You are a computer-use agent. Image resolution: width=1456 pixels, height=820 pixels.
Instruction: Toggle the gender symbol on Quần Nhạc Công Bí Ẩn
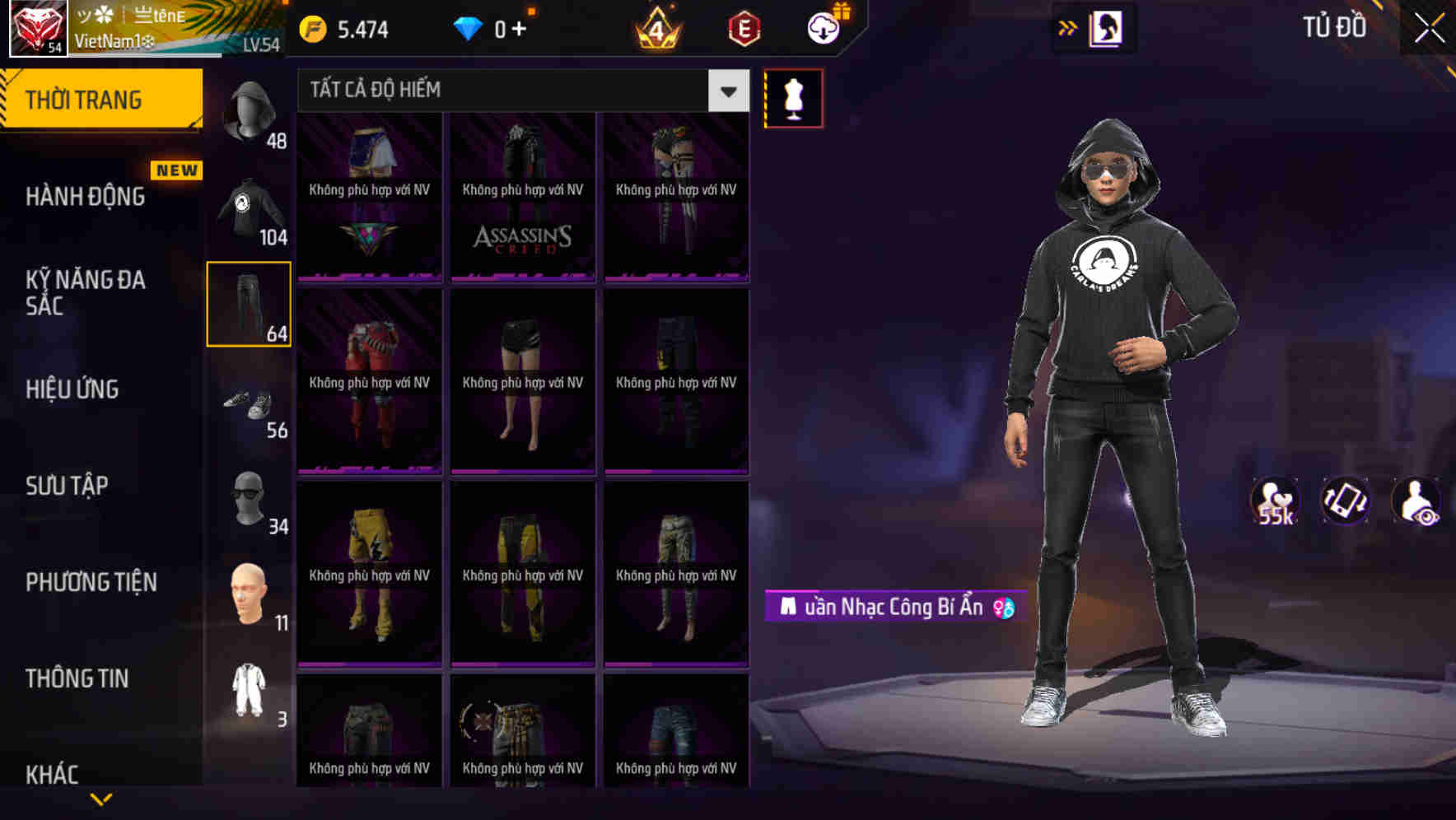point(1003,608)
